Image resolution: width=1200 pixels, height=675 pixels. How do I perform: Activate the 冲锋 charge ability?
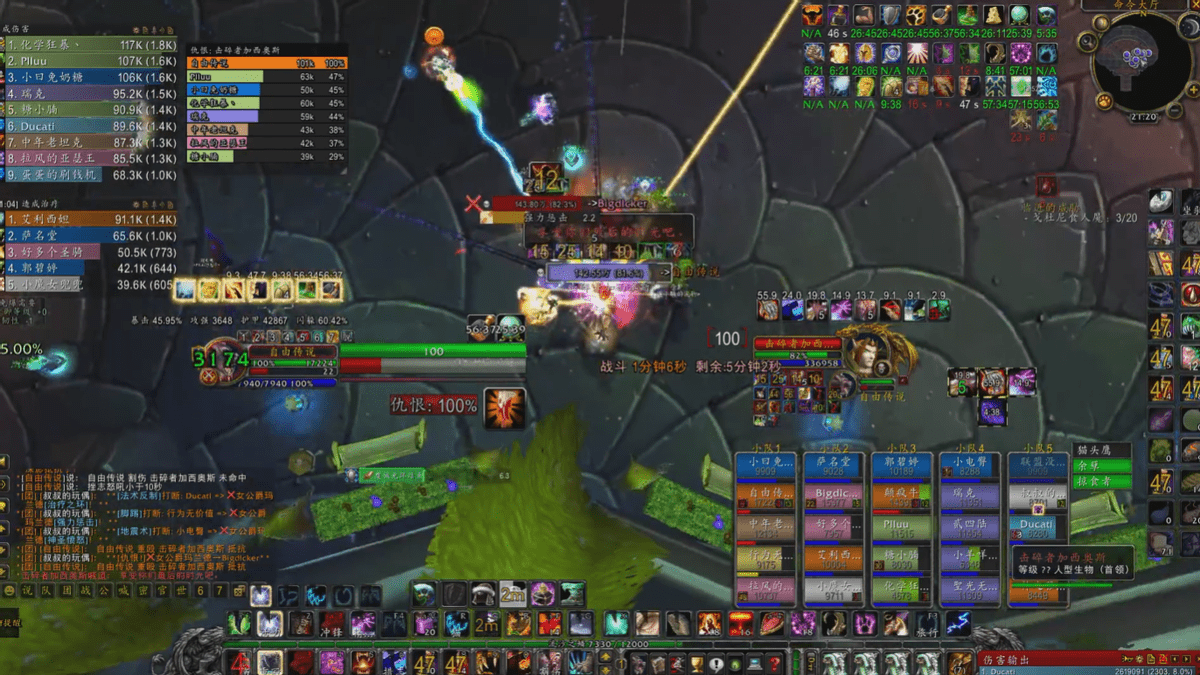pos(332,625)
